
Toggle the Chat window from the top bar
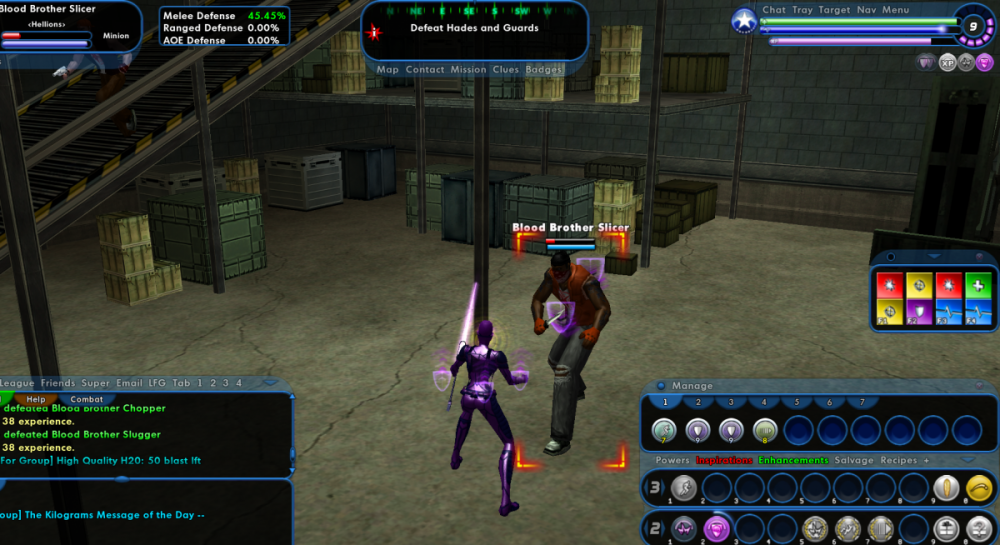[x=774, y=10]
